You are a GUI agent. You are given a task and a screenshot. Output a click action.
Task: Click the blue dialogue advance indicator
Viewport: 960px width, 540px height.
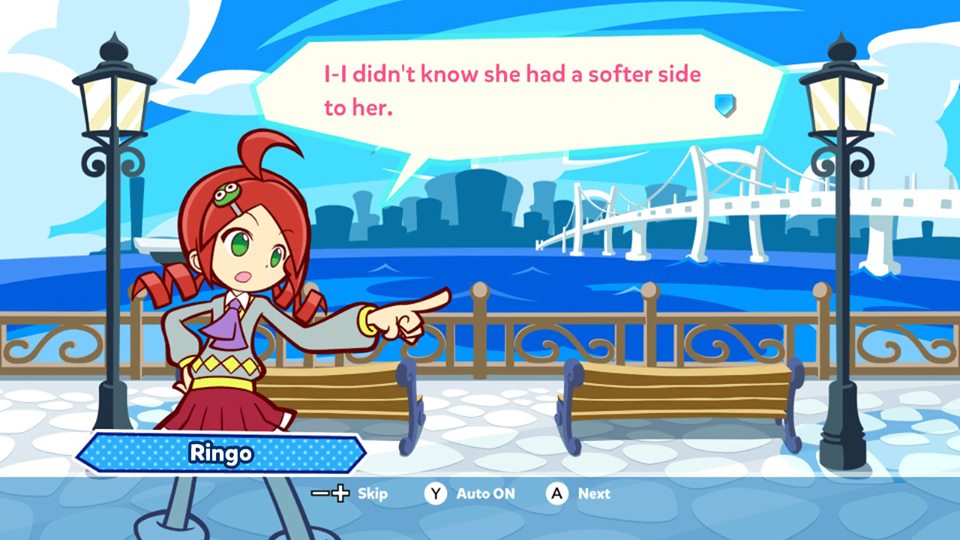[x=725, y=105]
